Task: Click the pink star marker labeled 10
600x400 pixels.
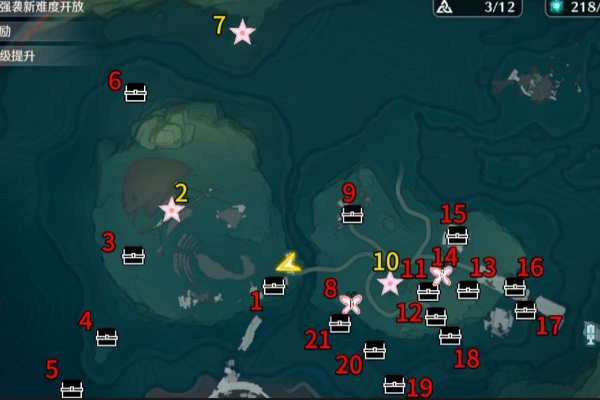Action: click(x=390, y=284)
